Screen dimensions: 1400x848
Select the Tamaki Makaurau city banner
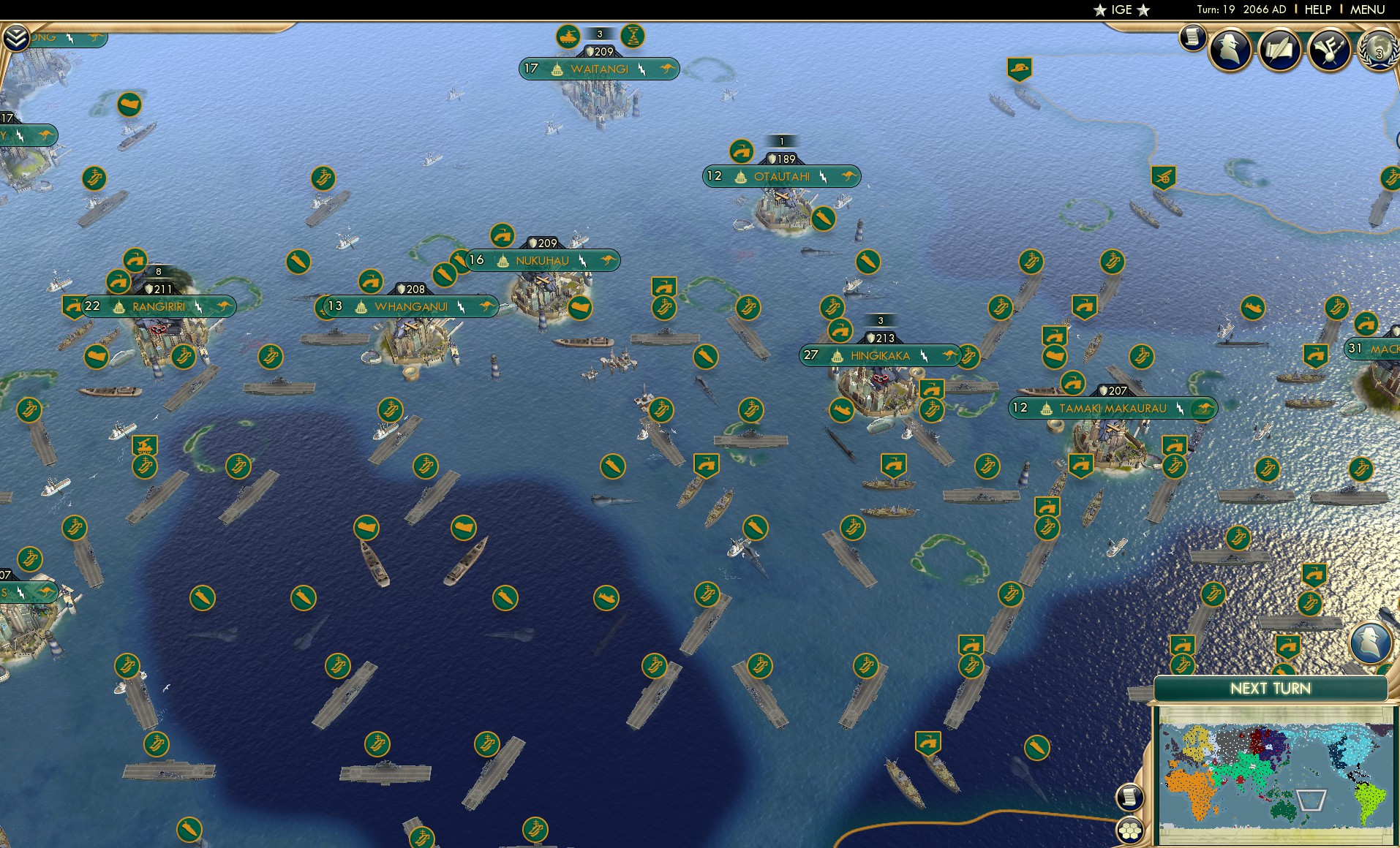point(1112,409)
